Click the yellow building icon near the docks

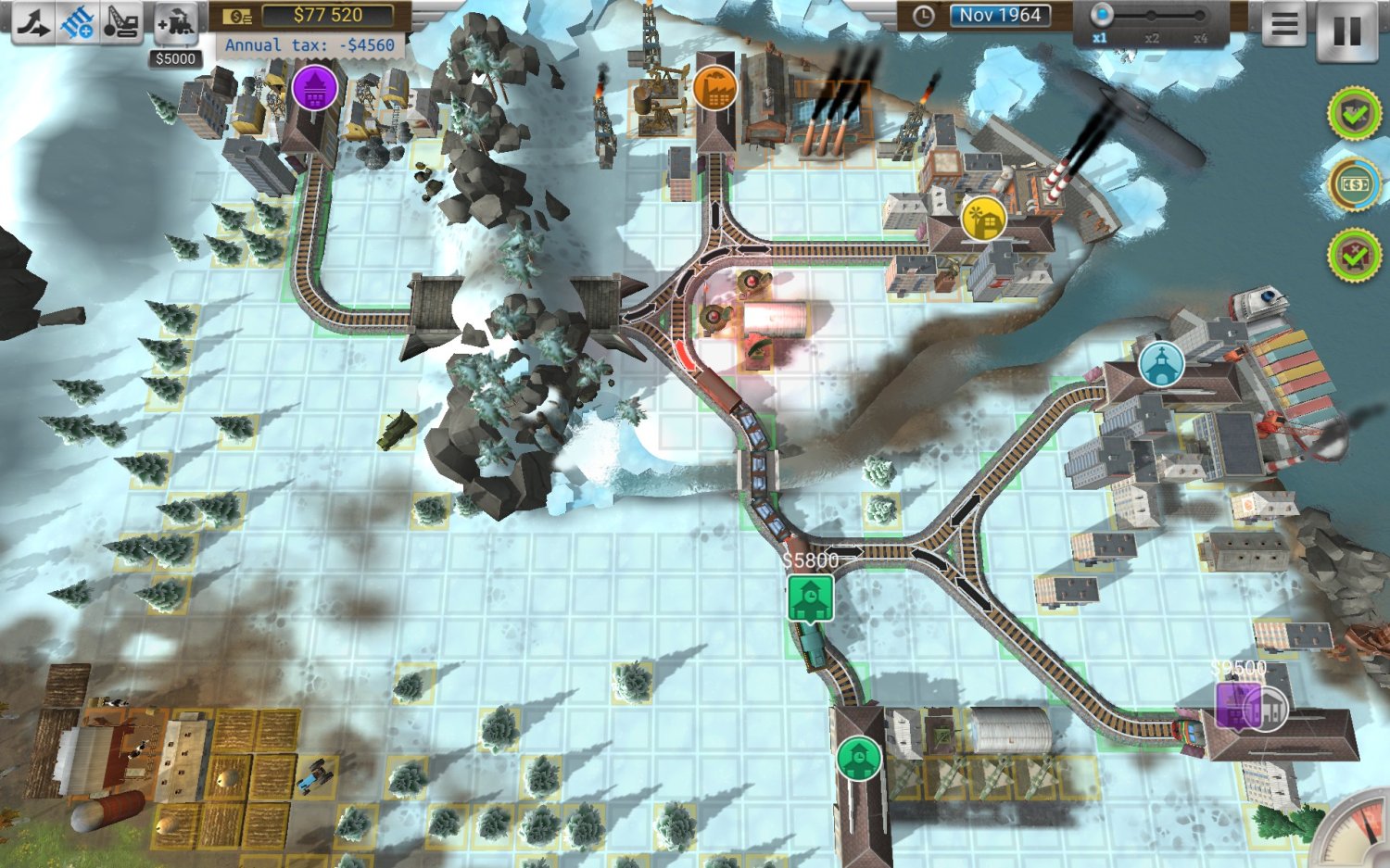pyautogui.click(x=982, y=220)
